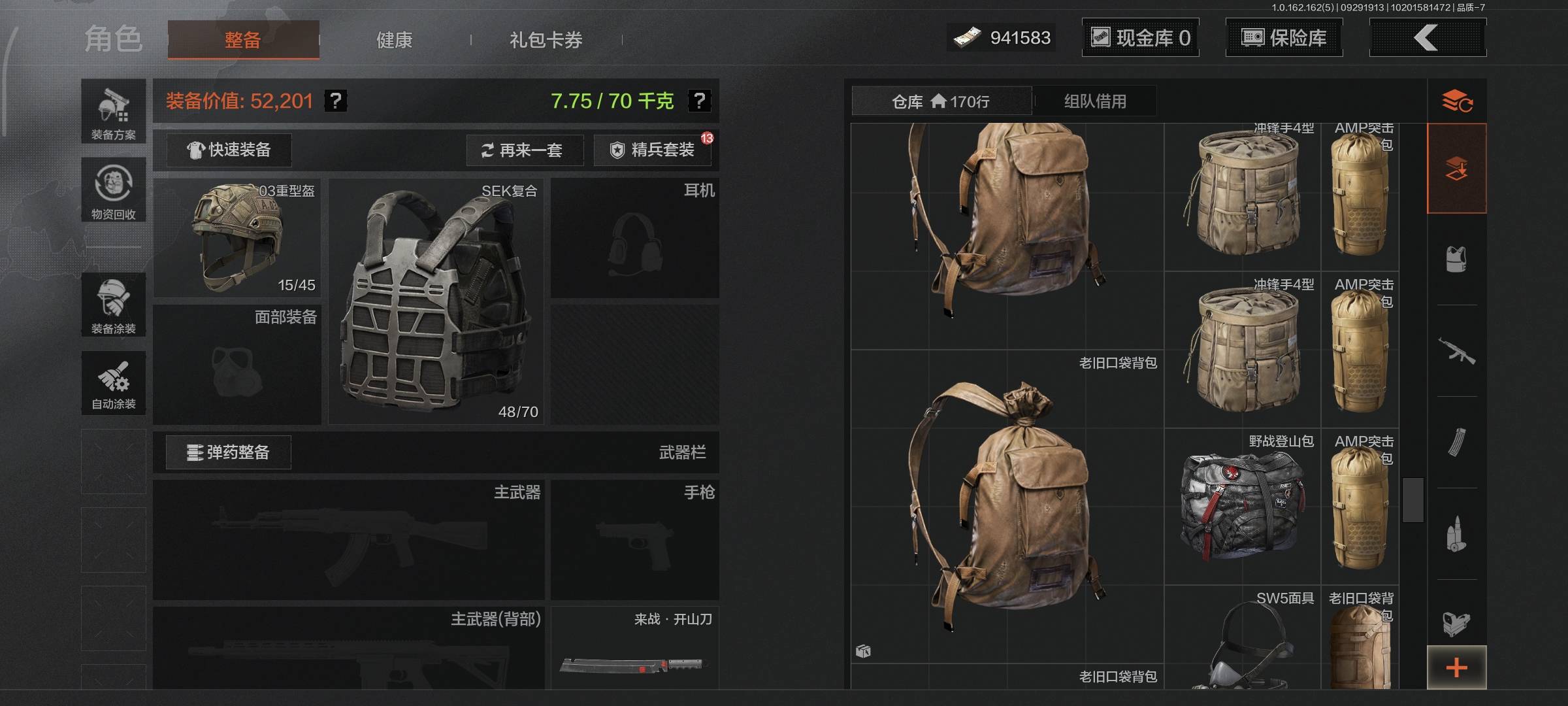
Task: Open the 现金库 cash vault
Action: 1140,38
